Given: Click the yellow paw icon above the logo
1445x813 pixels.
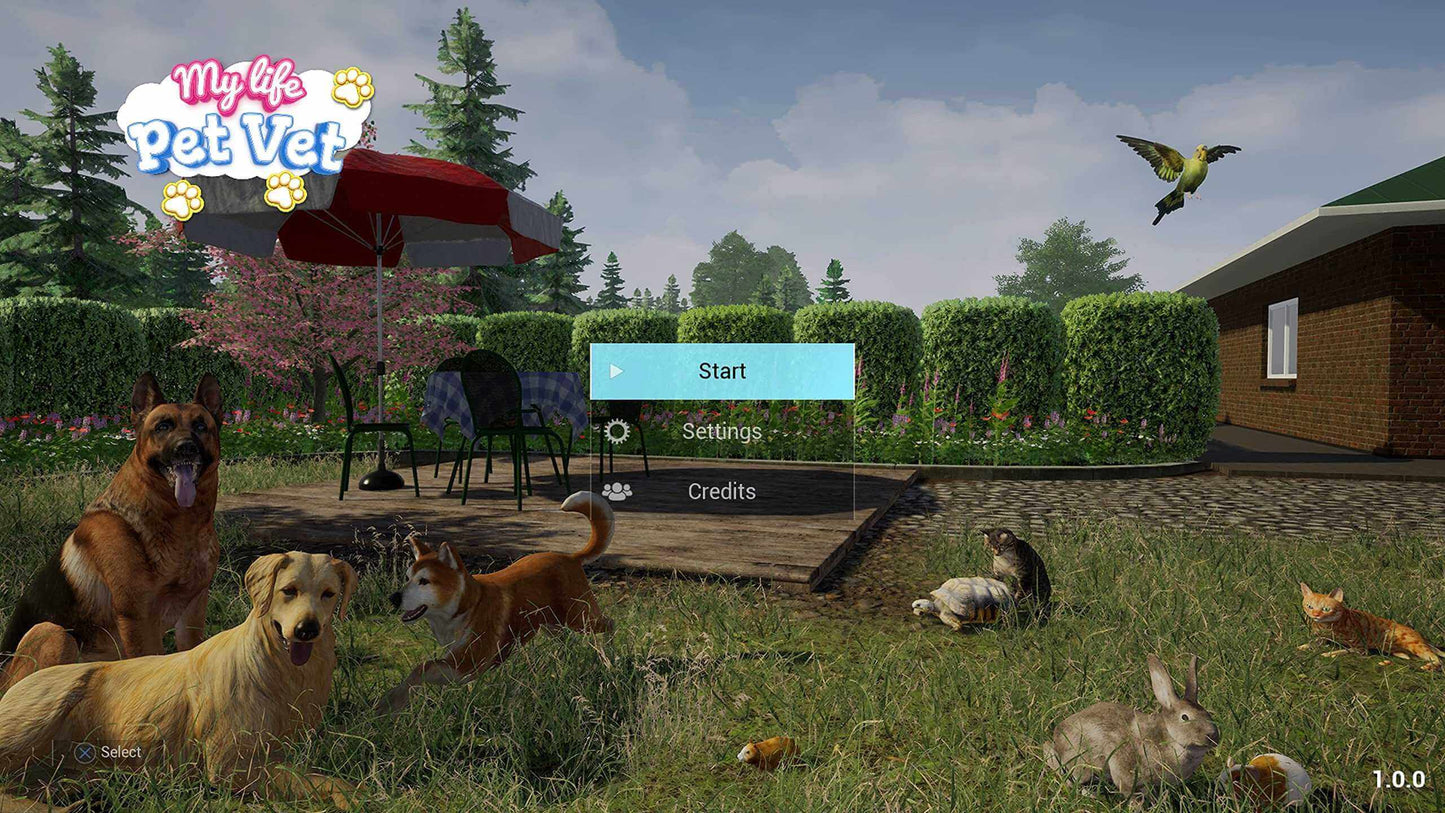Looking at the screenshot, I should tap(352, 89).
